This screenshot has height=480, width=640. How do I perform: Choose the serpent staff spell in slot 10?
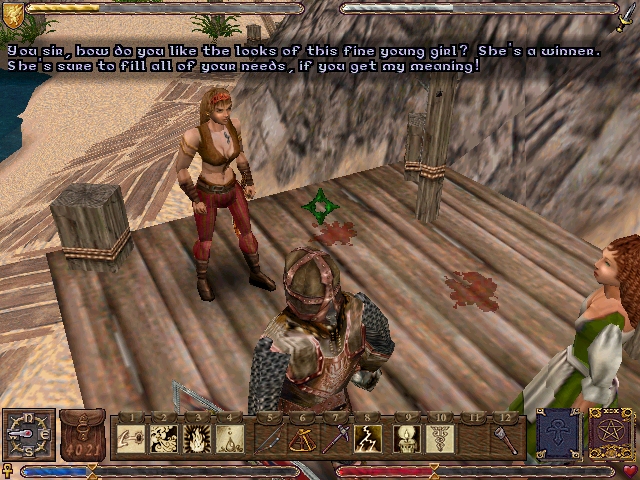[439, 438]
